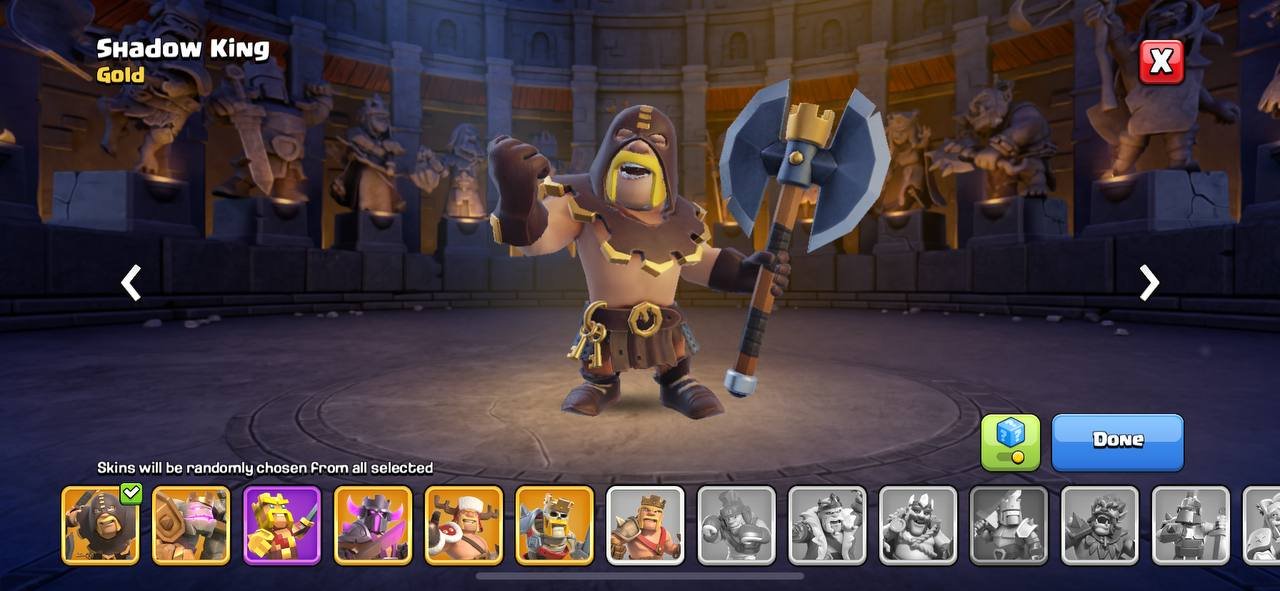Pick the locked knight-helmet king with sword
This screenshot has height=591, width=1280.
coord(1009,525)
